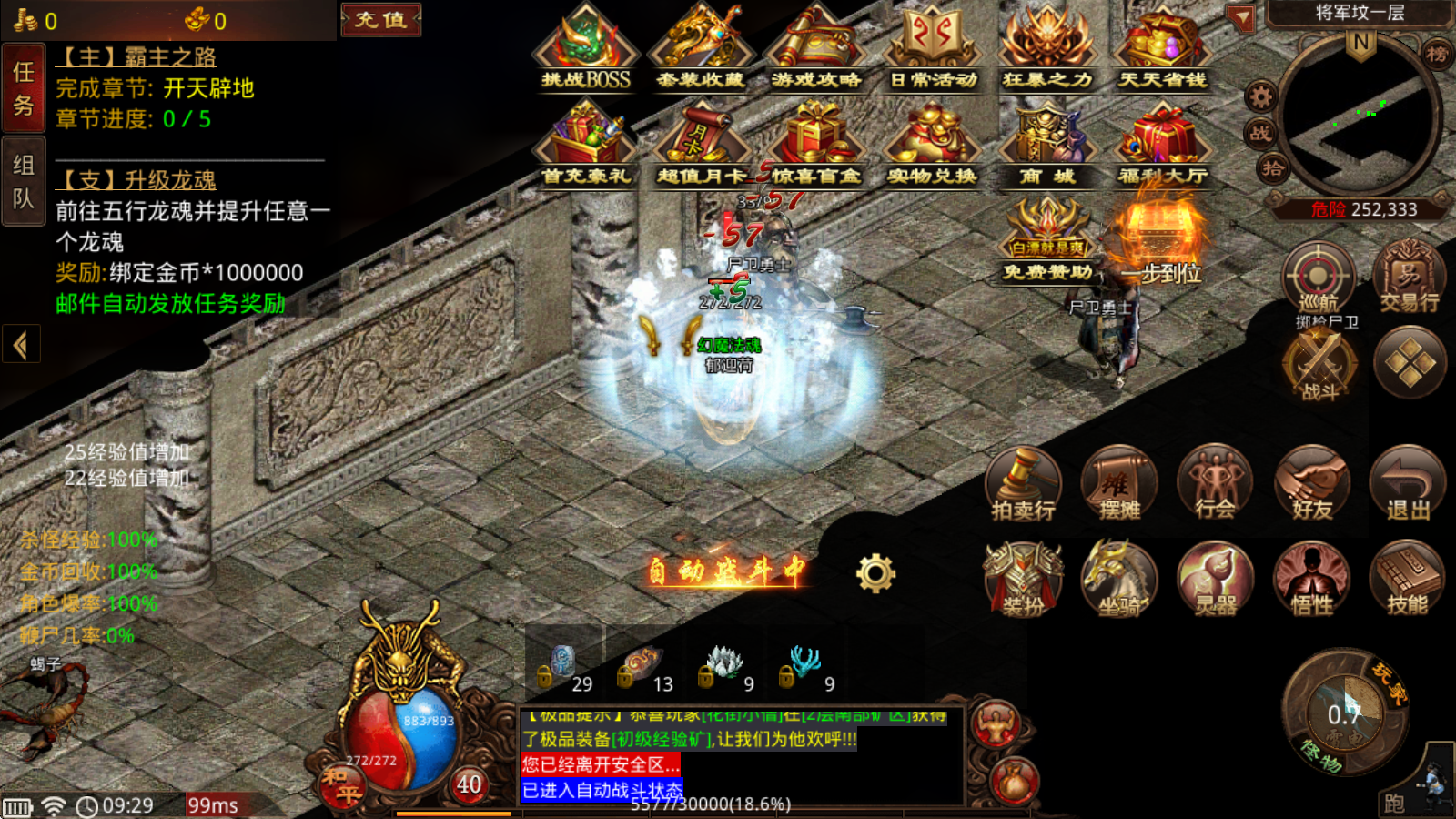
Task: Open the 坐骑 mount menu
Action: 1119,579
